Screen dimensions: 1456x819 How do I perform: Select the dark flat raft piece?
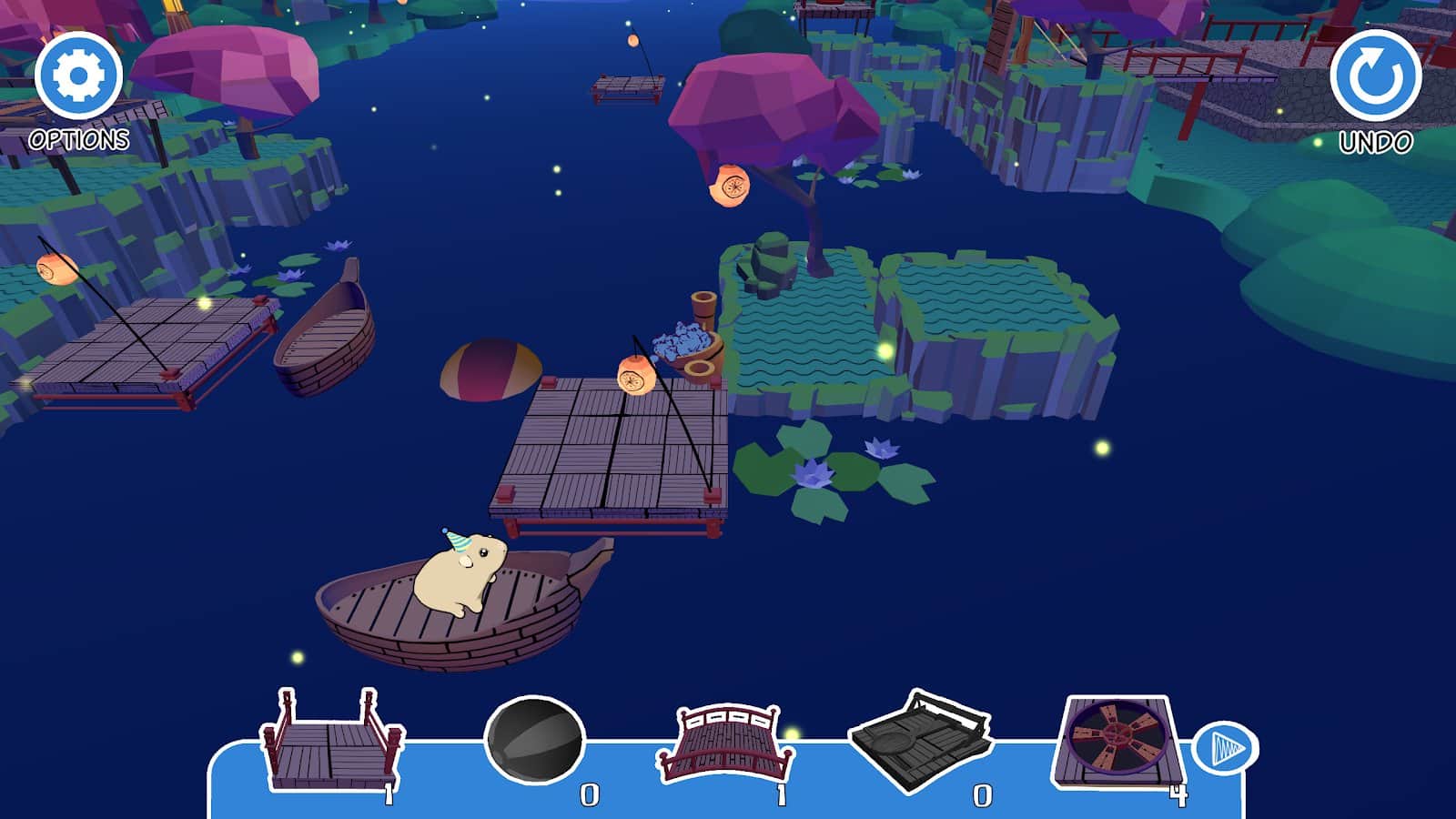919,743
